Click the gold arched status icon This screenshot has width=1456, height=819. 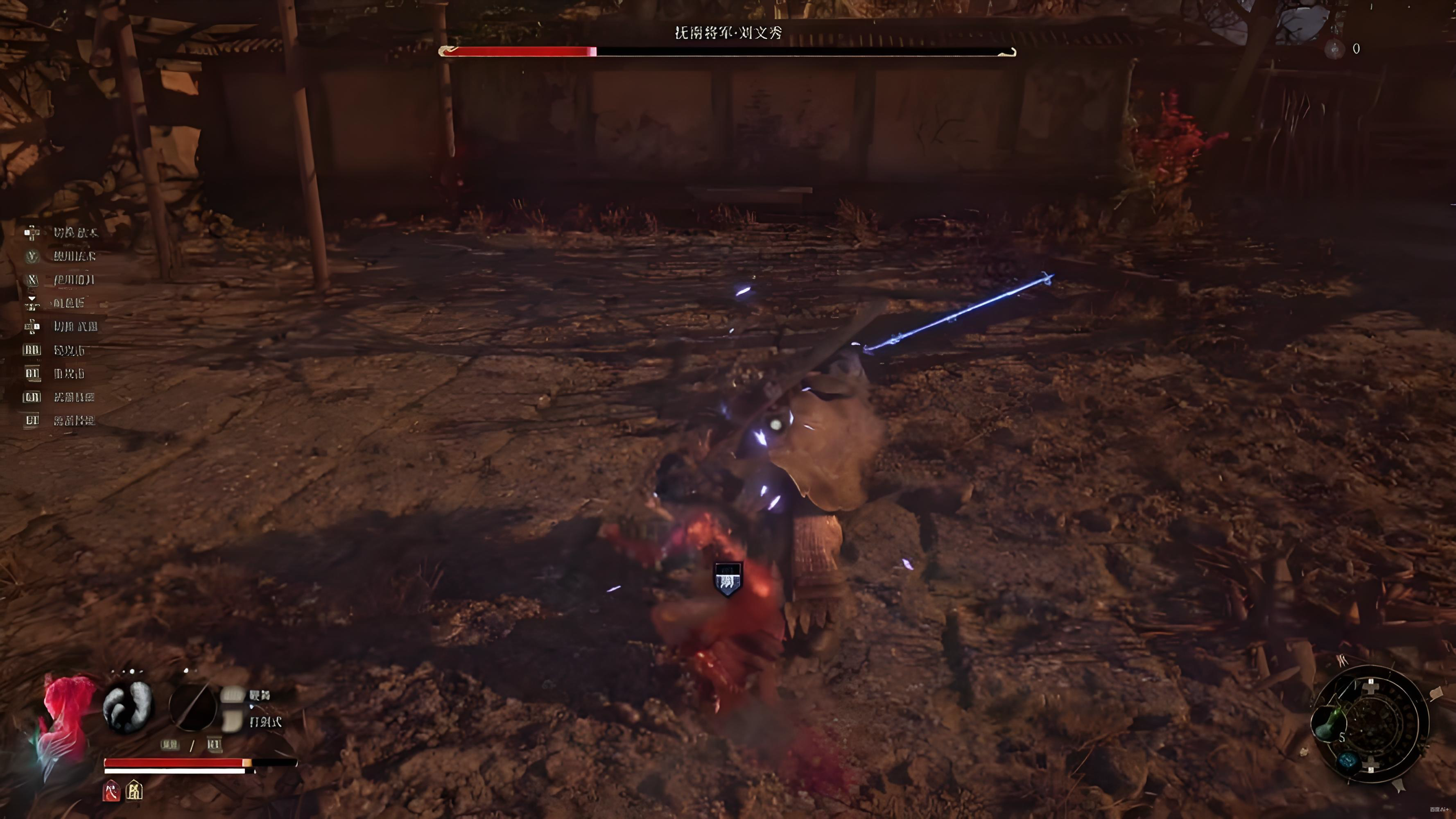[135, 791]
